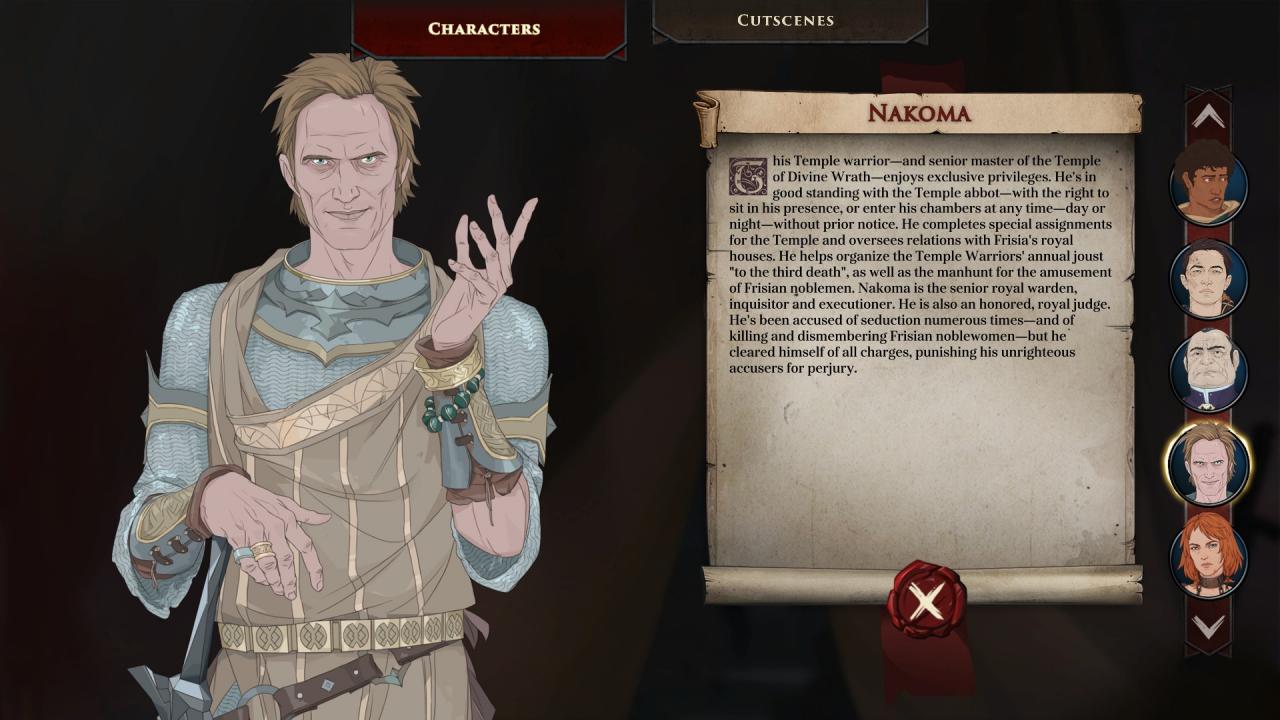
Task: Show the previous characters with up arrow
Action: (1208, 117)
